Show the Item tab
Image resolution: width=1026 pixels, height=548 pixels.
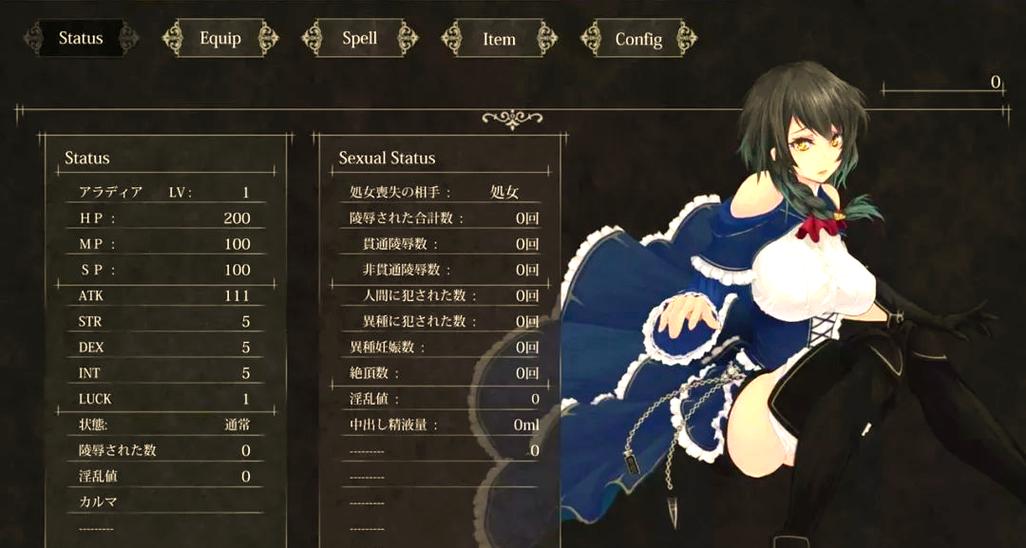pyautogui.click(x=499, y=39)
